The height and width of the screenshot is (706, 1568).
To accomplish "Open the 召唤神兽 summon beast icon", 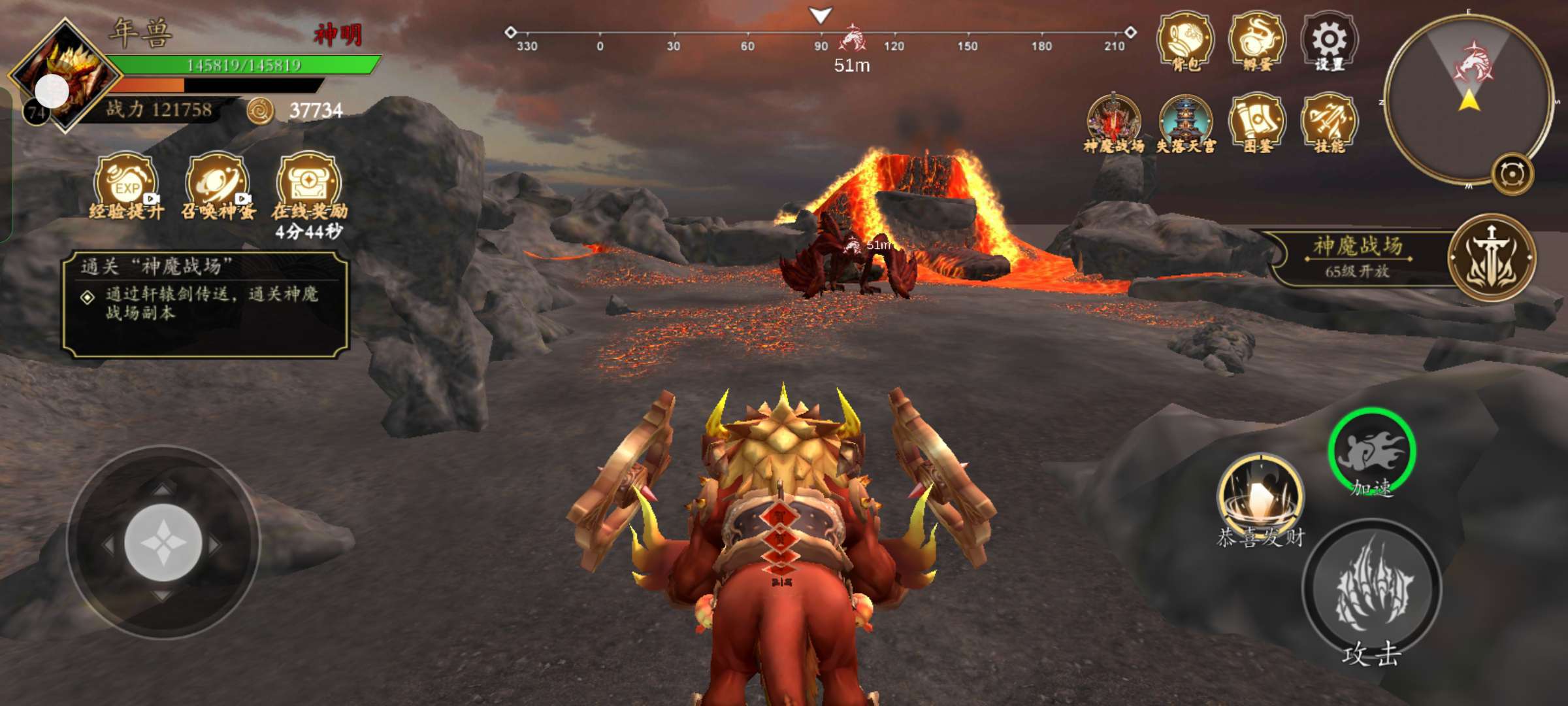I will coord(218,184).
